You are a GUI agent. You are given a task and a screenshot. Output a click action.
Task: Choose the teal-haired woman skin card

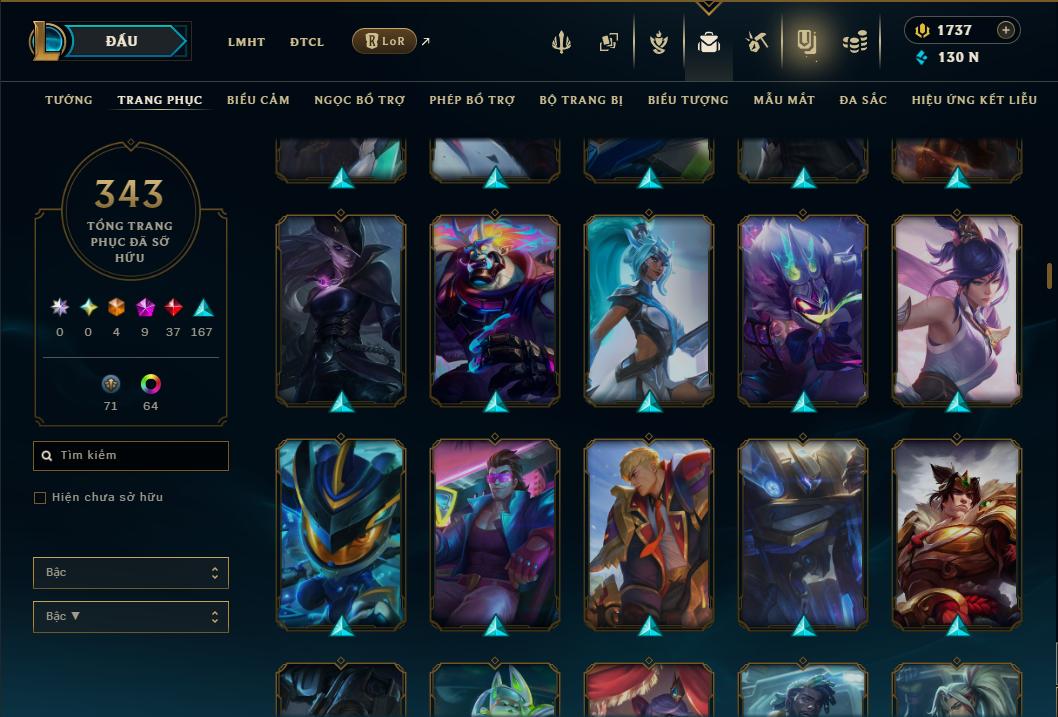tap(649, 309)
